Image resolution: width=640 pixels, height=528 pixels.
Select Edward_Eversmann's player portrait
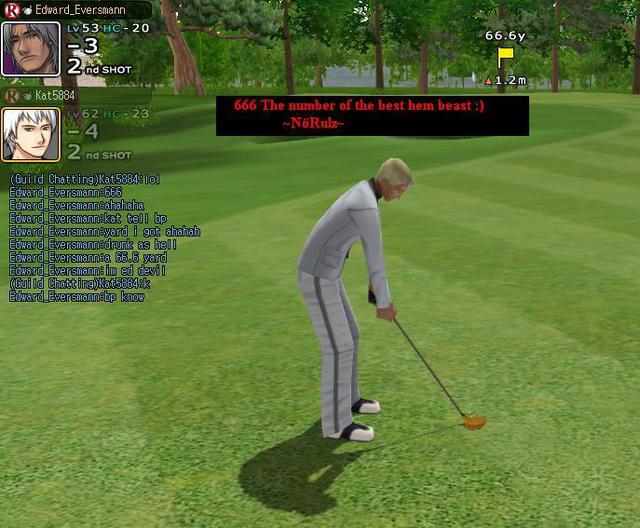click(30, 48)
